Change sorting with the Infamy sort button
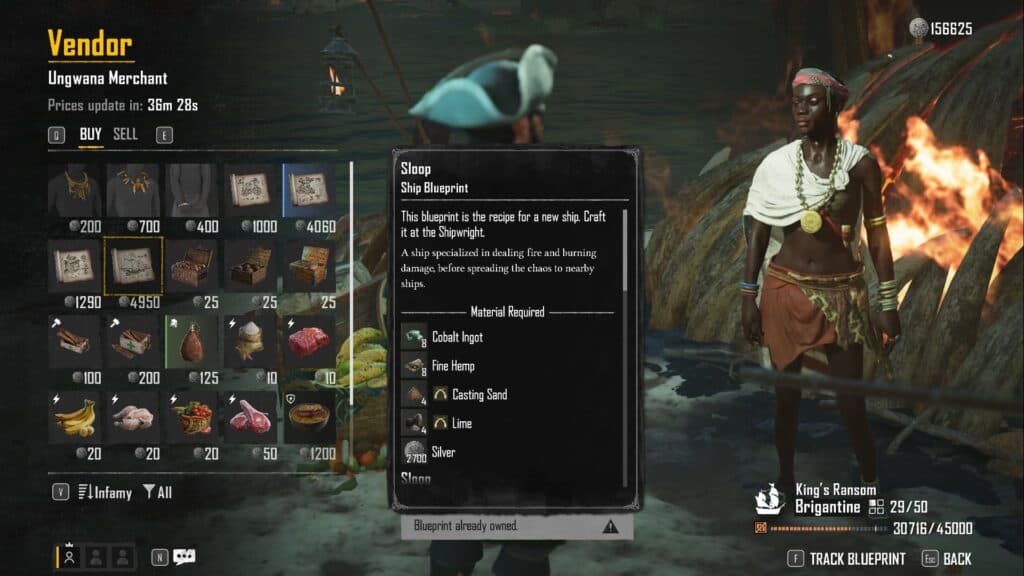Viewport: 1024px width, 576px height. point(103,492)
